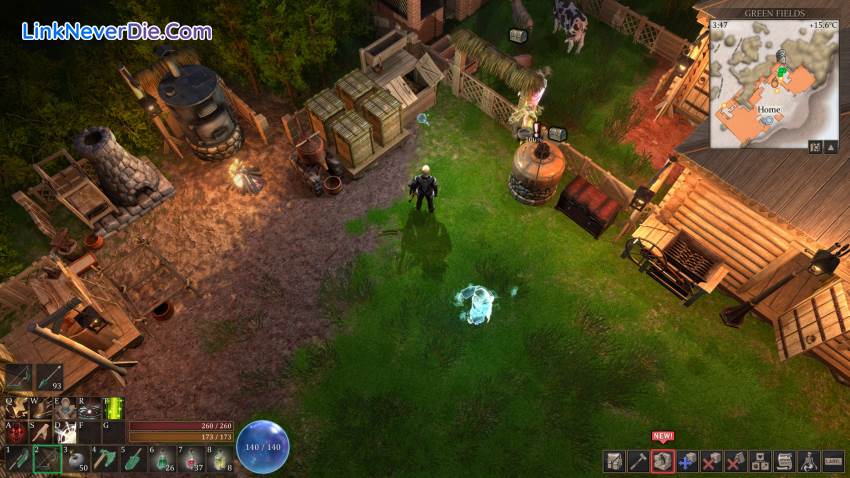
Task: Open the skeleton character sheet
Action: [809, 461]
